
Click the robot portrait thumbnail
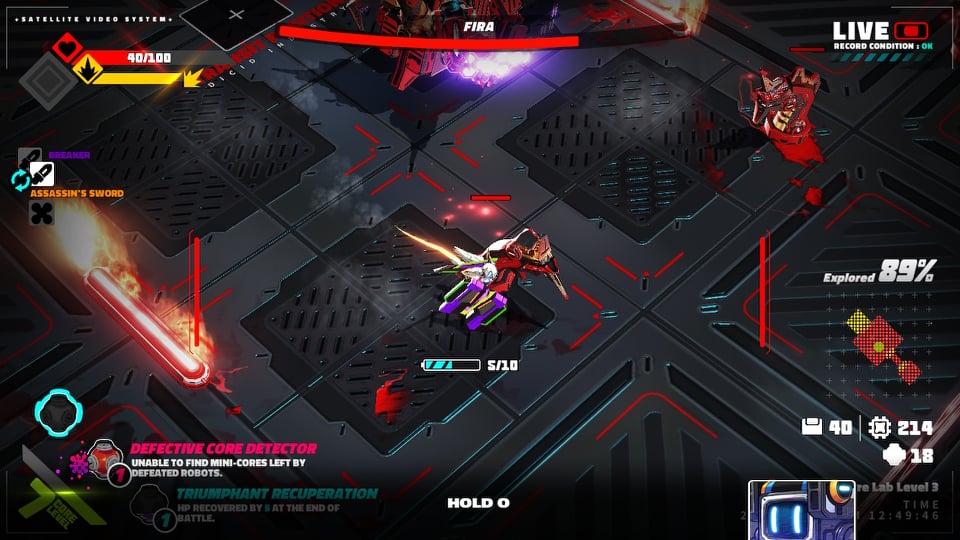pos(795,510)
